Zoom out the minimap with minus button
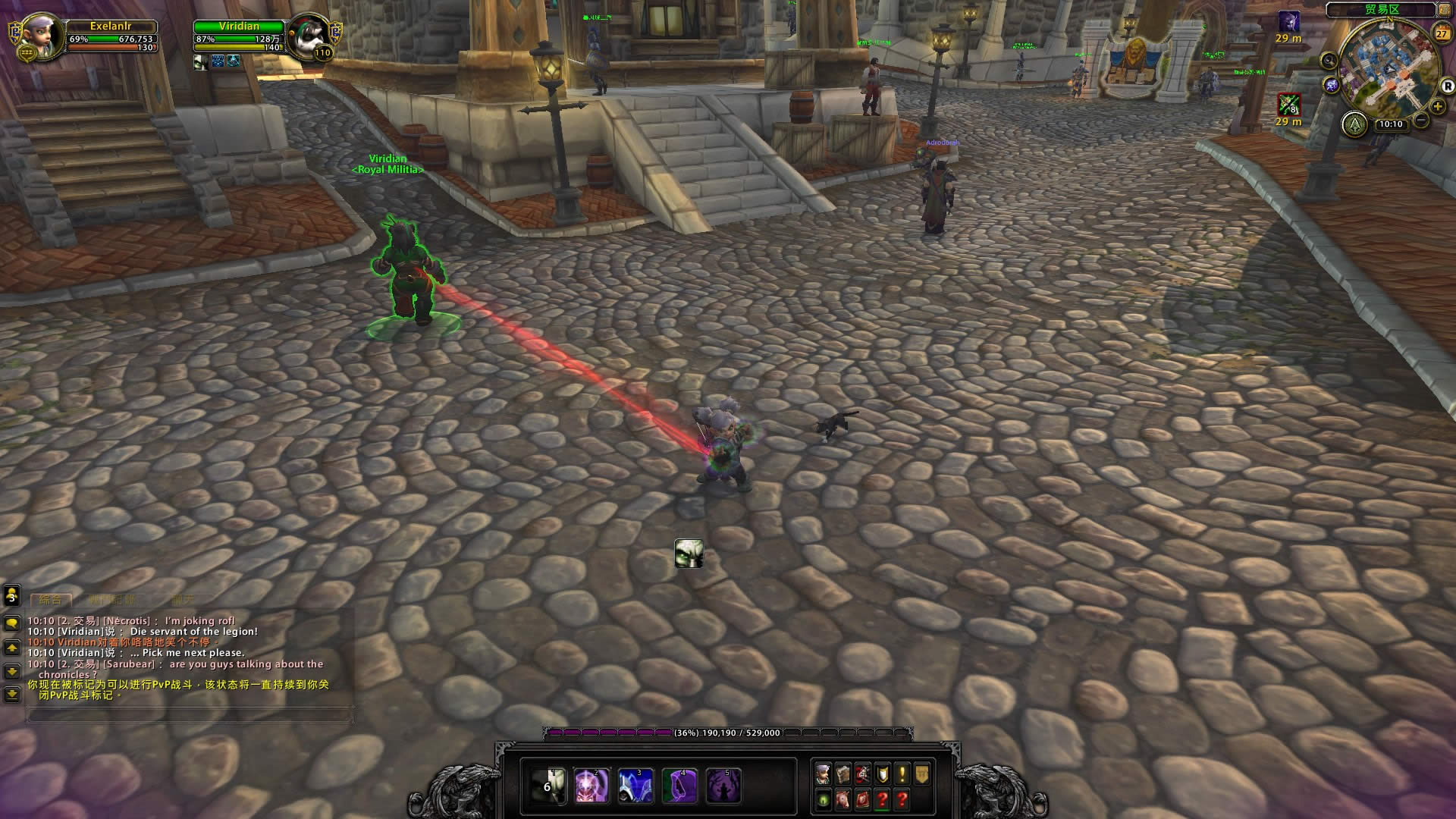The image size is (1456, 819). 1421,120
